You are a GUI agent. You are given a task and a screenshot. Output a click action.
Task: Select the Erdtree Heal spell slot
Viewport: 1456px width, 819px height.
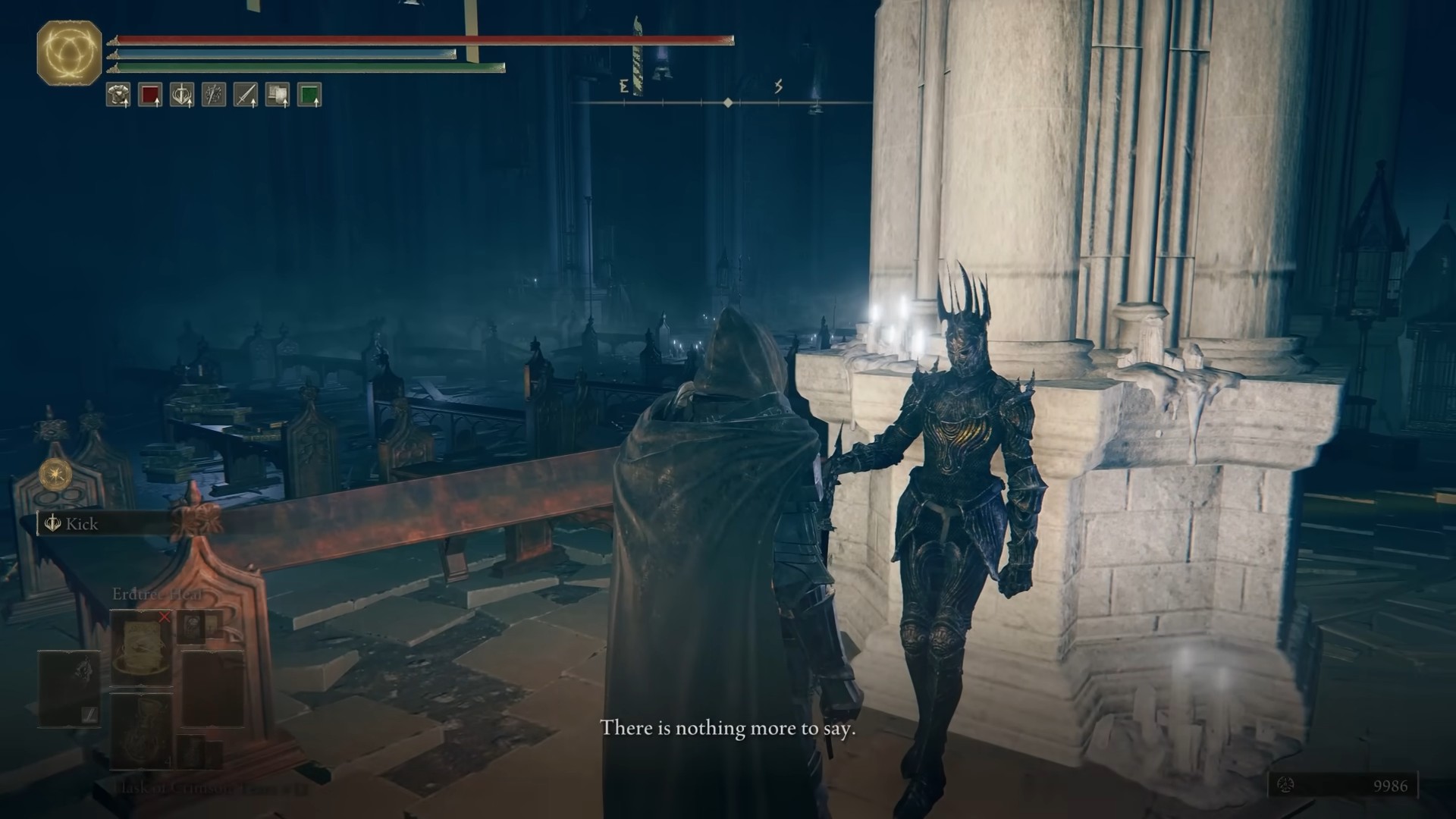pos(141,647)
